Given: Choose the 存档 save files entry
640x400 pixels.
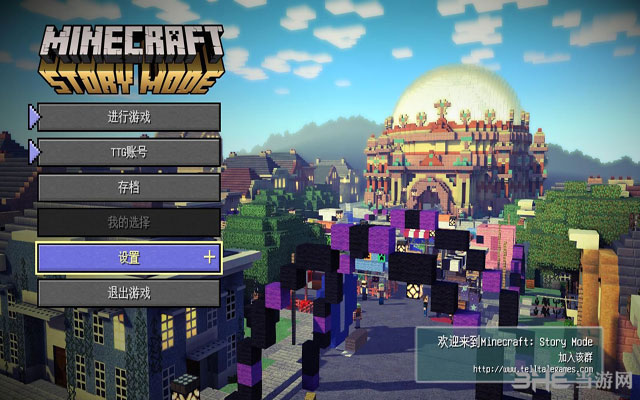Looking at the screenshot, I should click(x=129, y=187).
